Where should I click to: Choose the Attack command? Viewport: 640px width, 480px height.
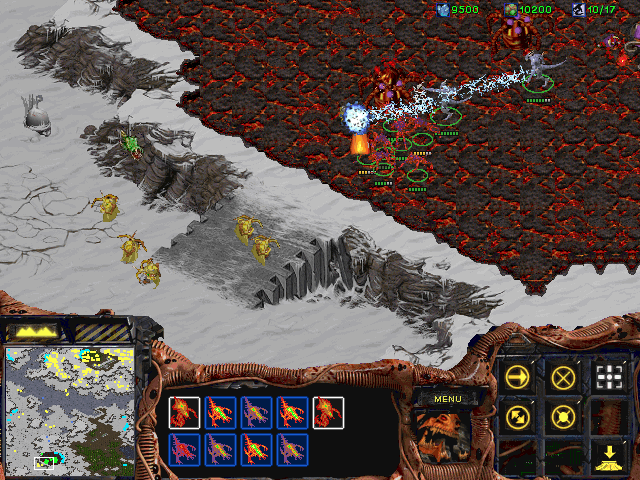click(609, 377)
